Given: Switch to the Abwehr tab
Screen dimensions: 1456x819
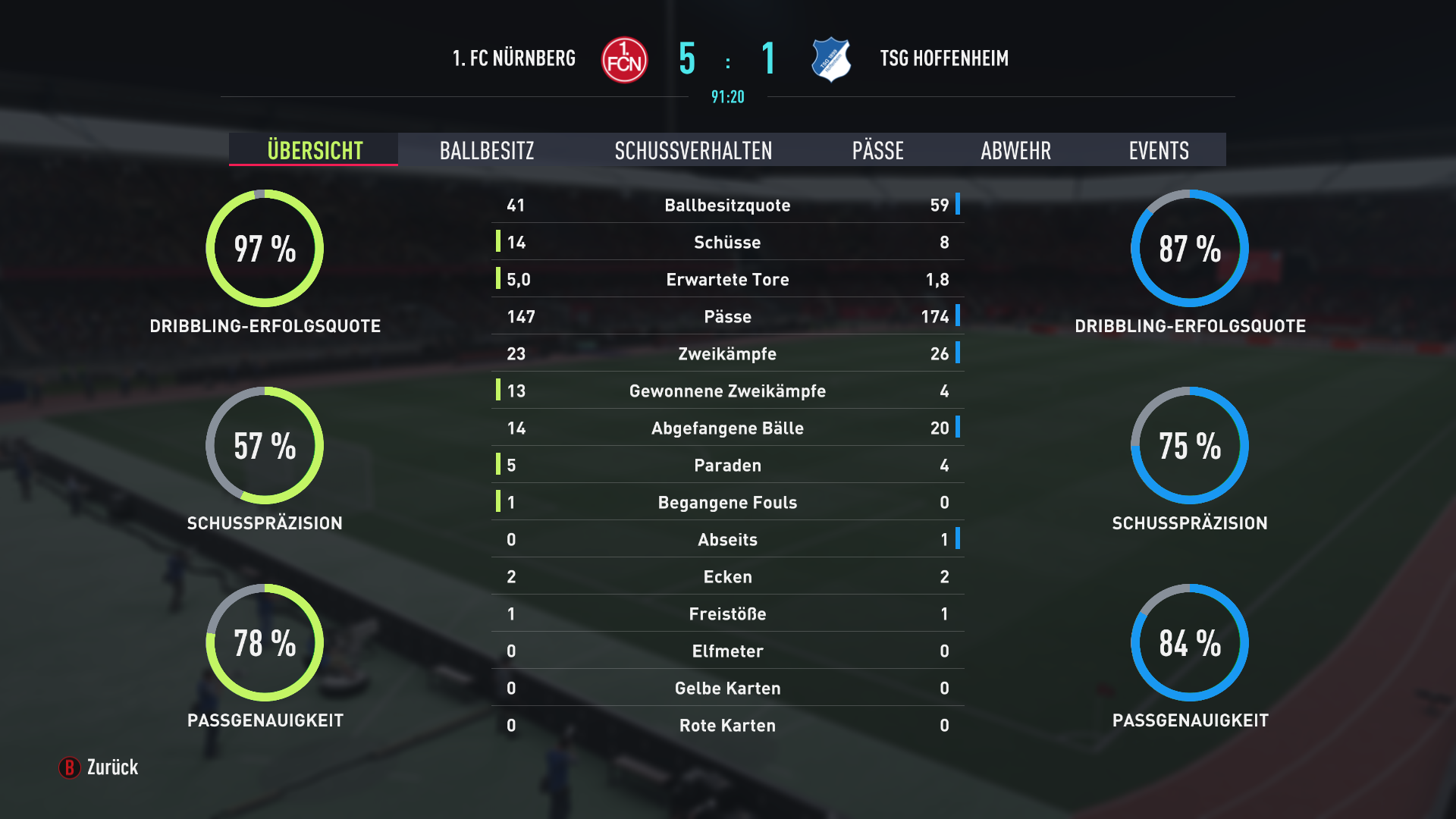Looking at the screenshot, I should (1015, 150).
